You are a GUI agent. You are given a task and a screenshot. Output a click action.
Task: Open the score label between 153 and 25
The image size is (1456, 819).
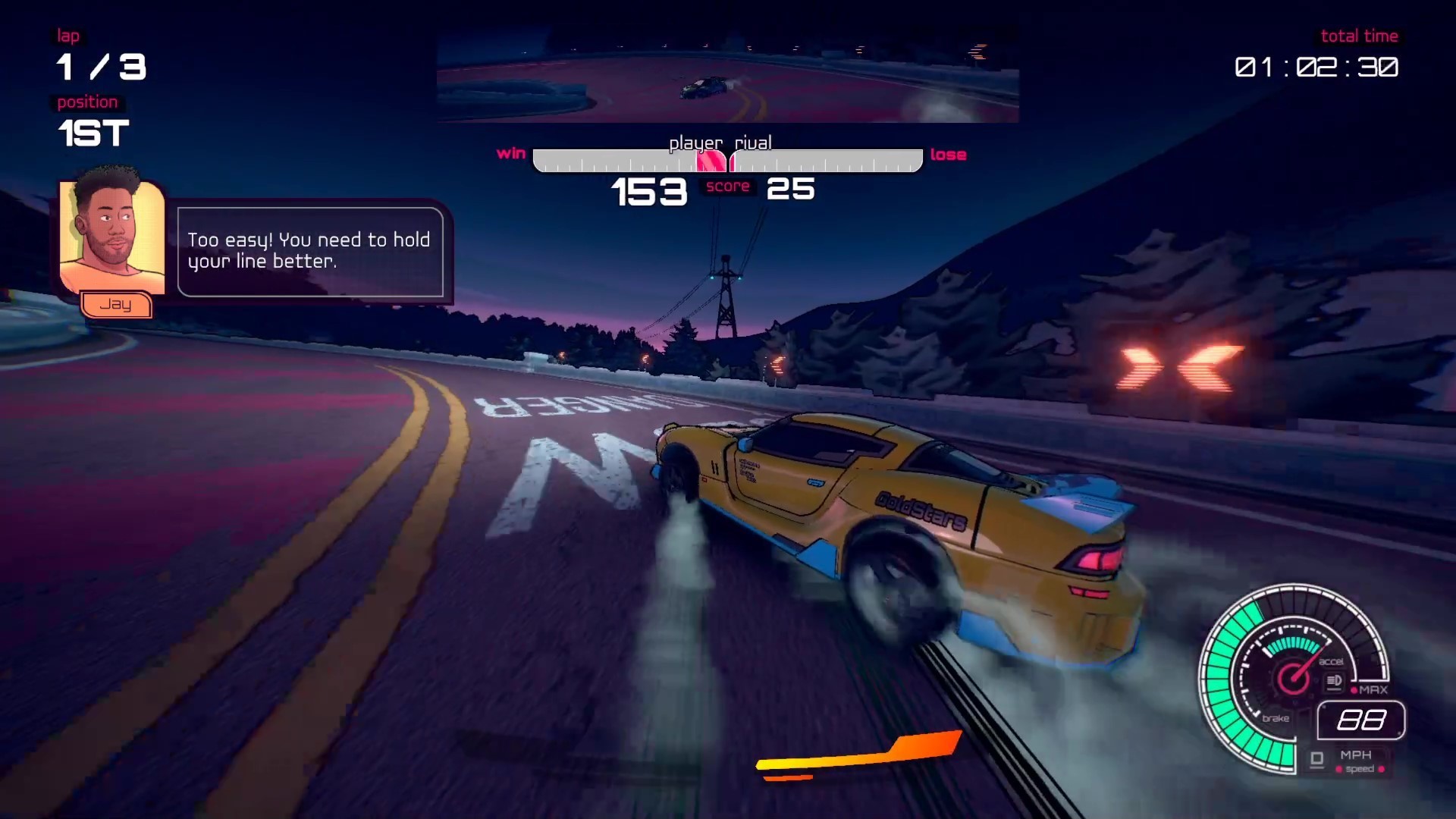coord(727,187)
